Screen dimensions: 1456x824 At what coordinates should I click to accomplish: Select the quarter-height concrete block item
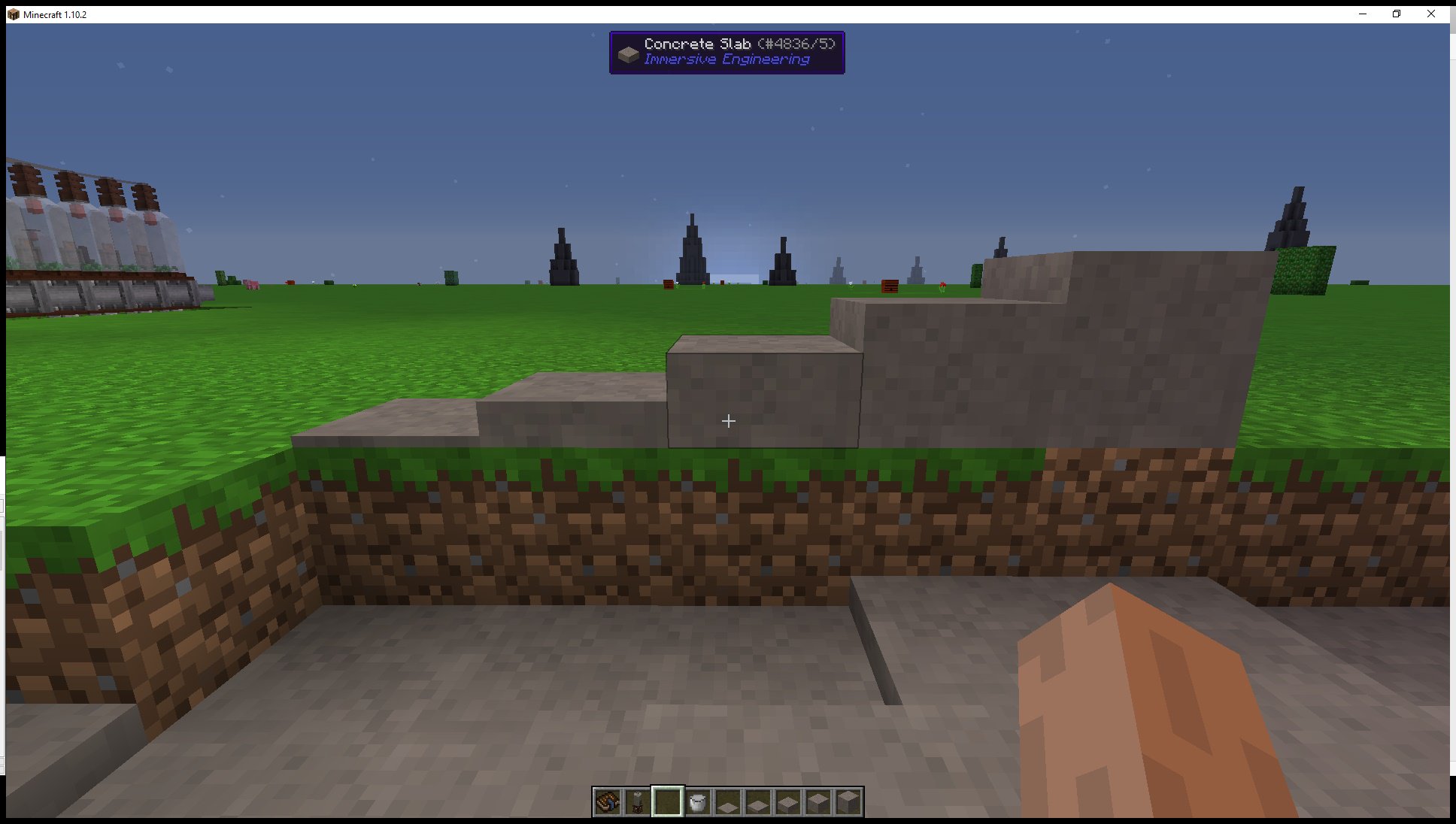pos(758,803)
